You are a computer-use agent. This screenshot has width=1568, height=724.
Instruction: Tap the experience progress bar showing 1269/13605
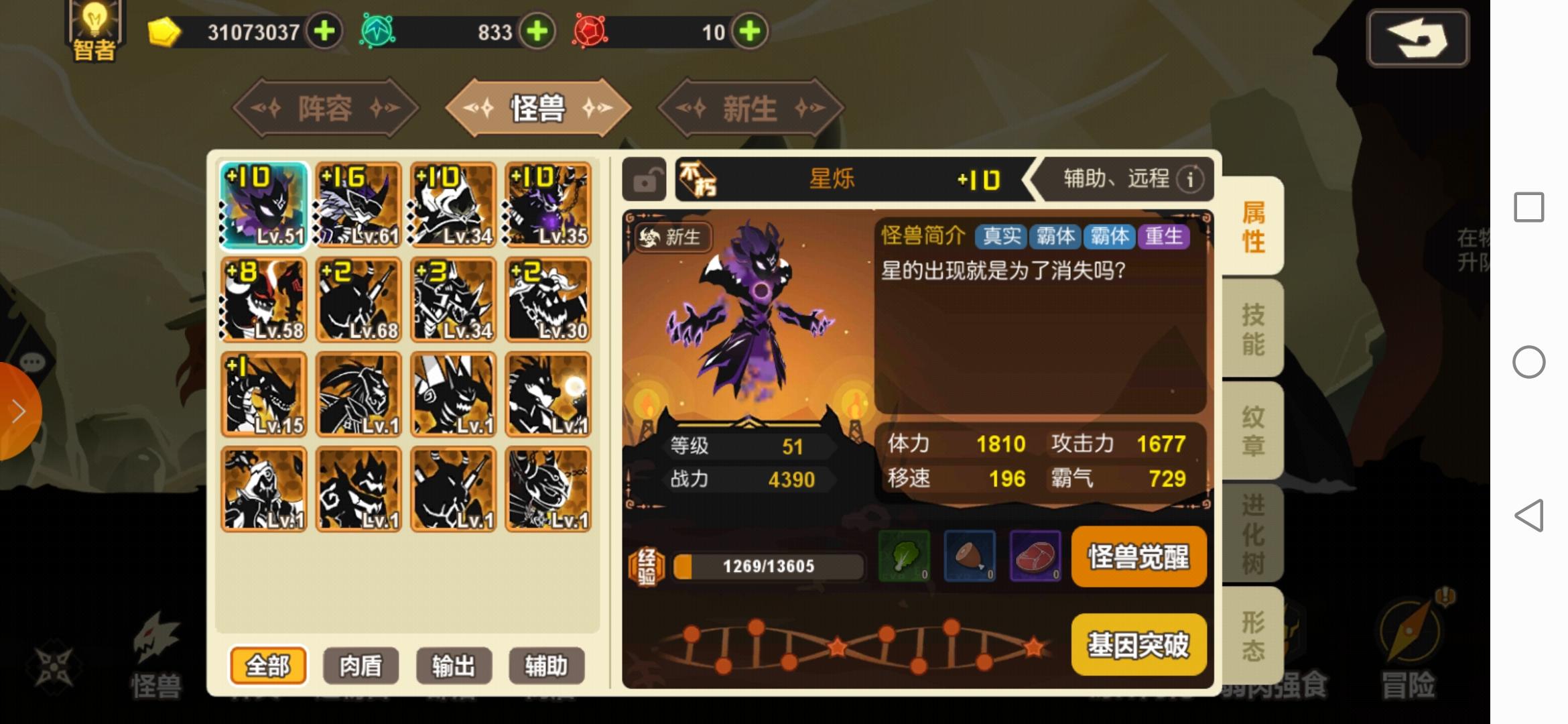click(767, 565)
